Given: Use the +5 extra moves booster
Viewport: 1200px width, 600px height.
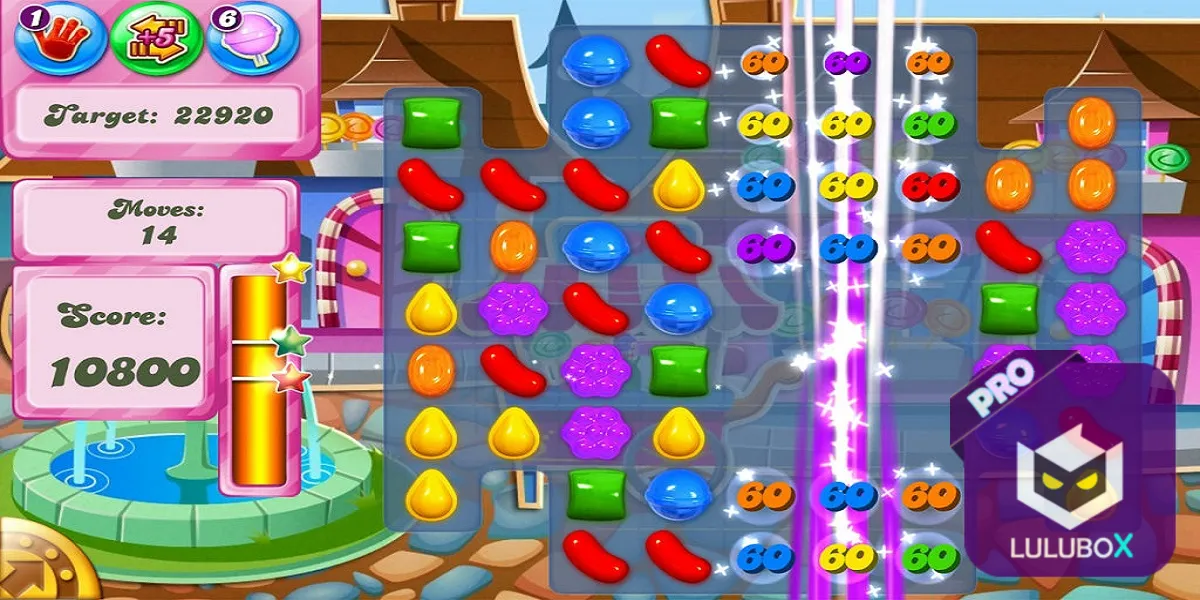Looking at the screenshot, I should (x=155, y=38).
